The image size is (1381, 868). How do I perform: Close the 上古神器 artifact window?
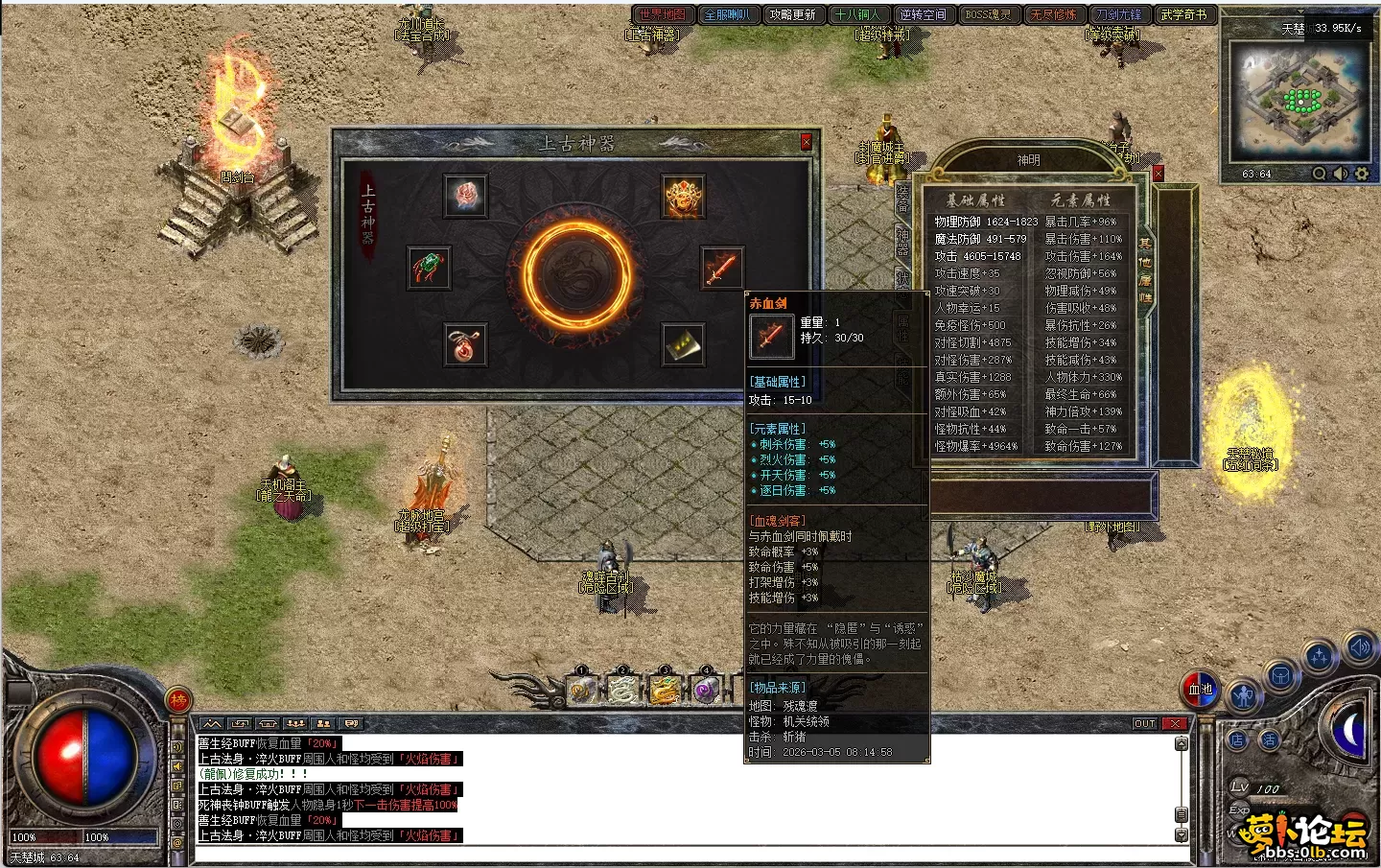pyautogui.click(x=806, y=142)
